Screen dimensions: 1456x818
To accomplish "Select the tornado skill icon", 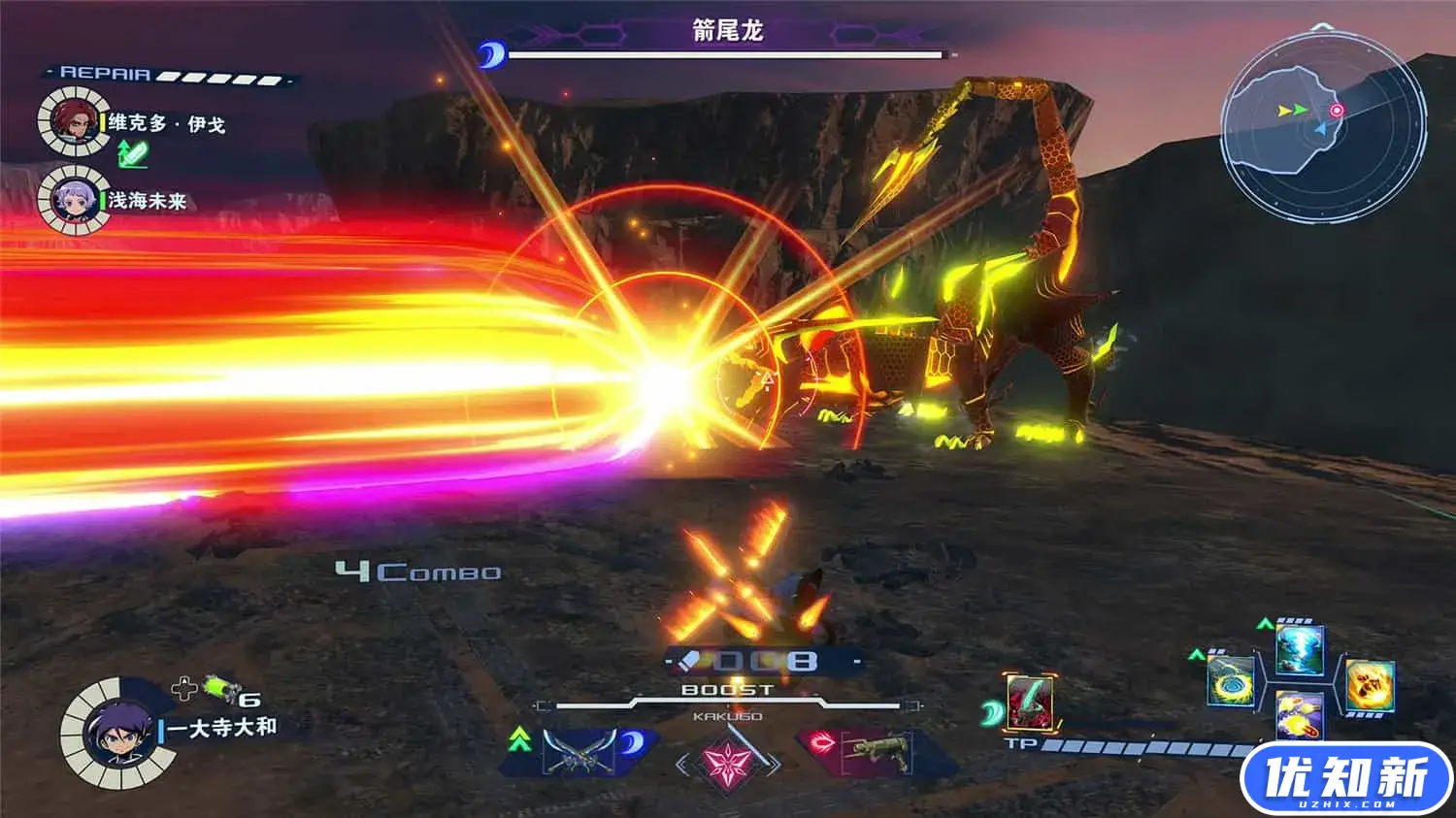I will (1298, 653).
